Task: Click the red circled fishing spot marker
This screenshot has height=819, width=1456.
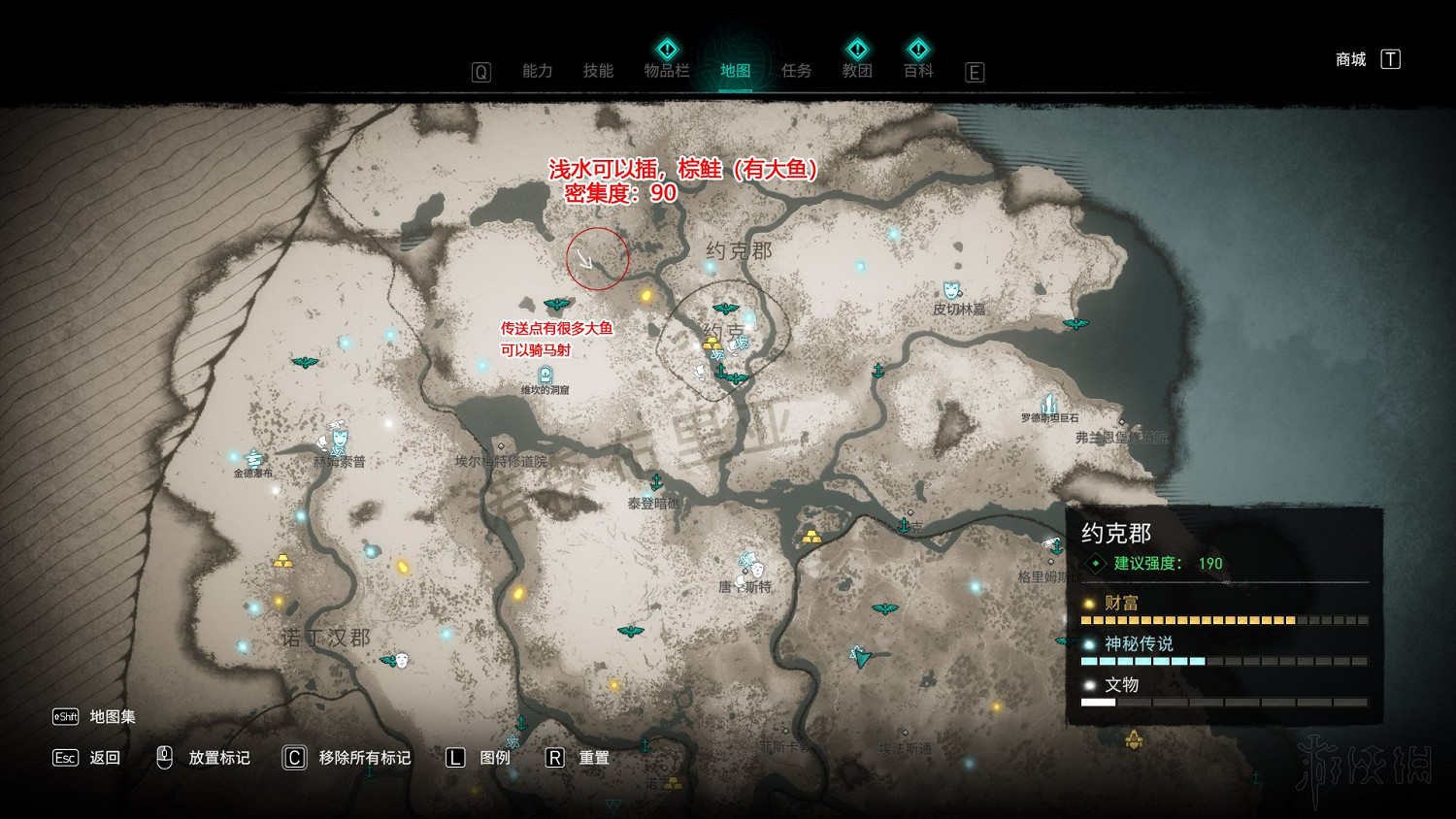Action: [596, 257]
